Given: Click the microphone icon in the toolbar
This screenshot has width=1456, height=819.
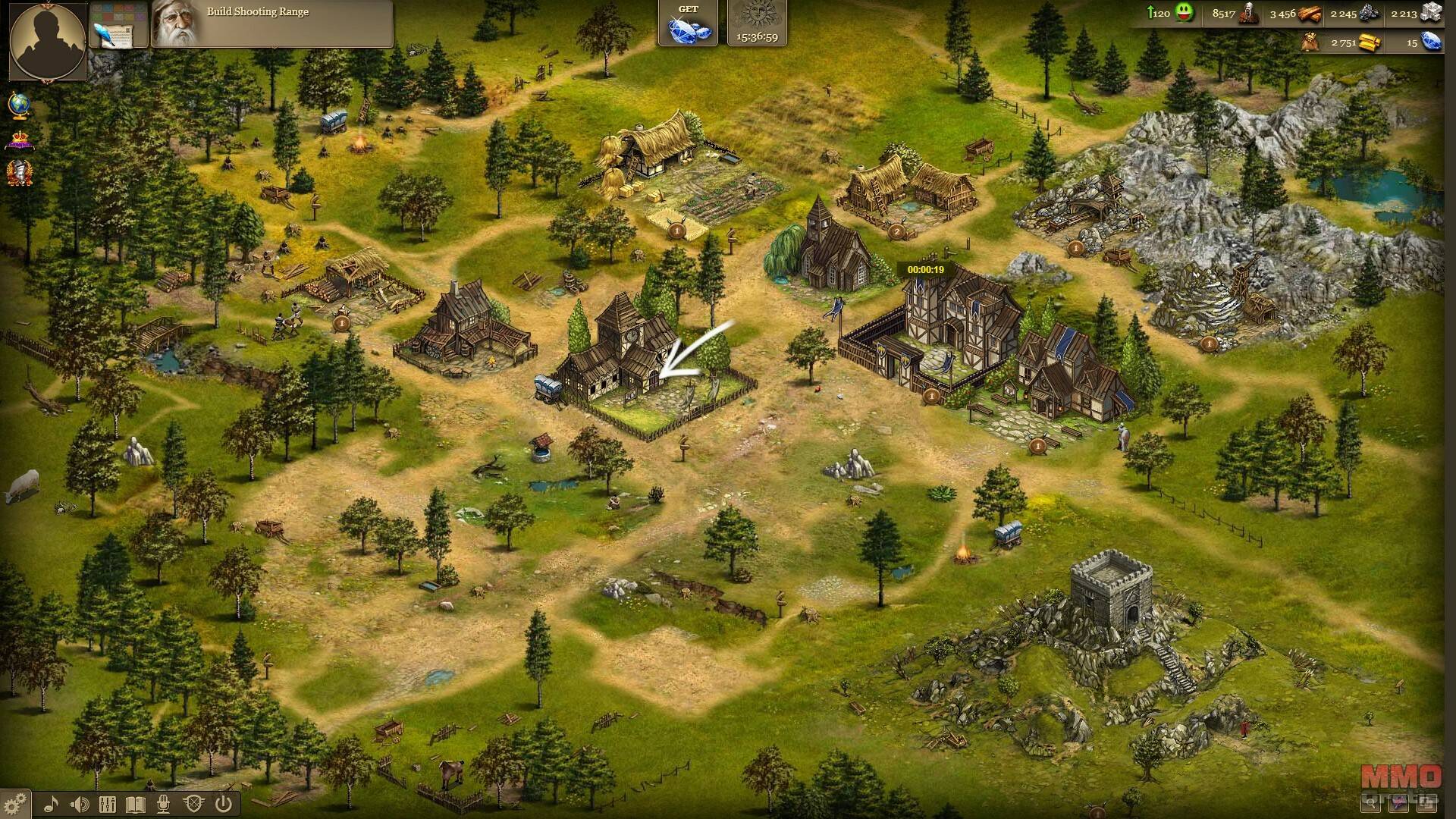Looking at the screenshot, I should click(x=165, y=804).
